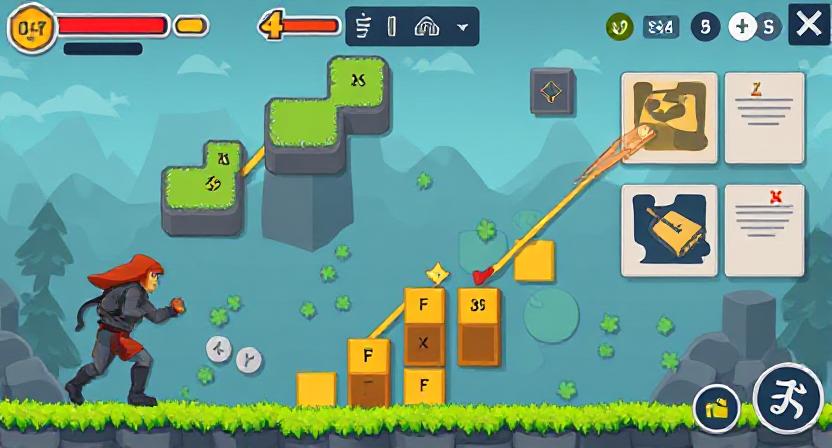Close the game with the X button
Screen dimensions: 832x448
coord(808,25)
